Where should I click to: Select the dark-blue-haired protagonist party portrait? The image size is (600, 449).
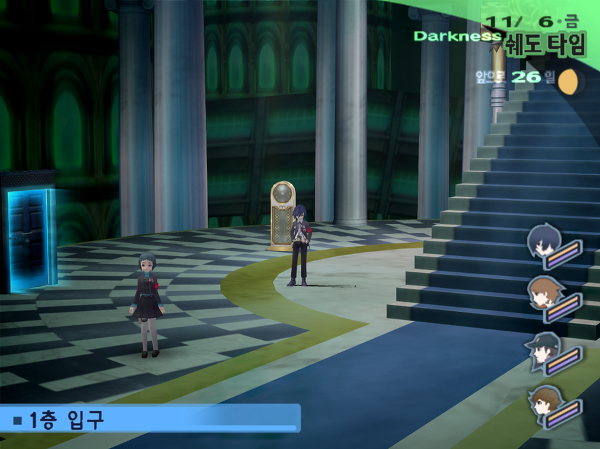click(546, 244)
